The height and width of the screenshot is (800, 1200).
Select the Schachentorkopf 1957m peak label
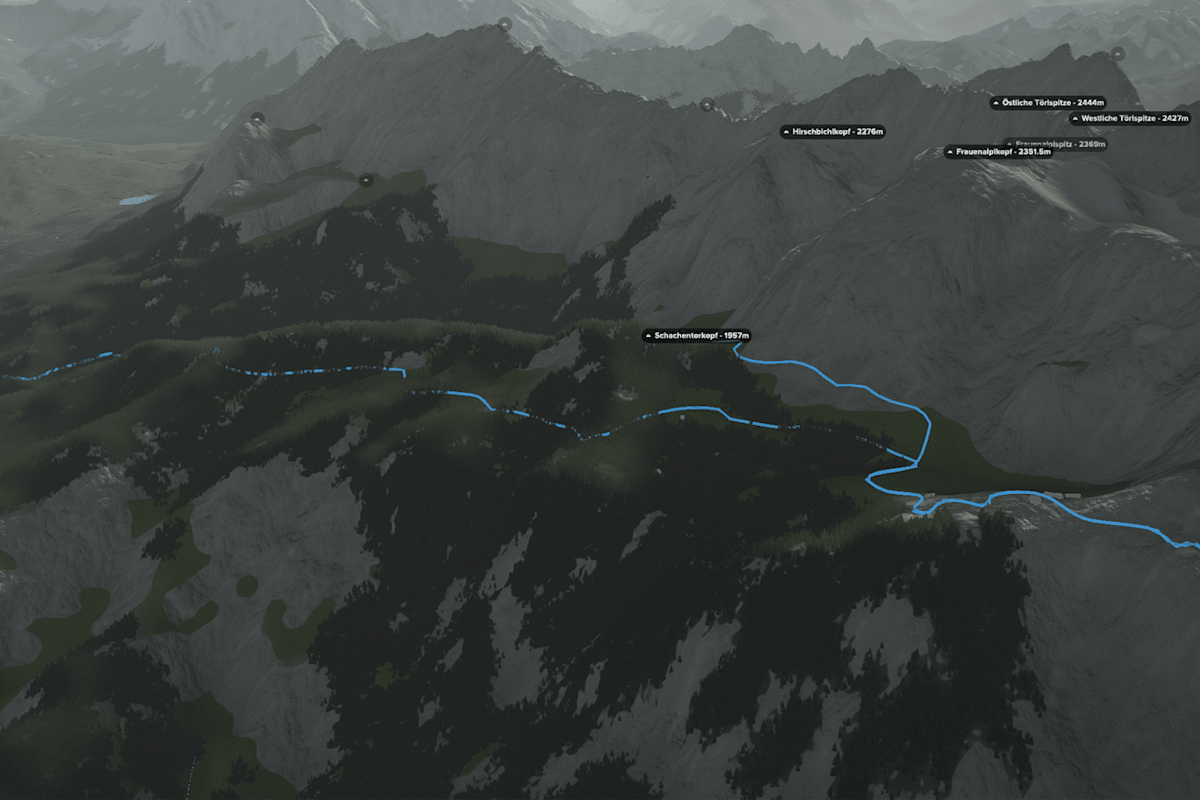(x=697, y=335)
